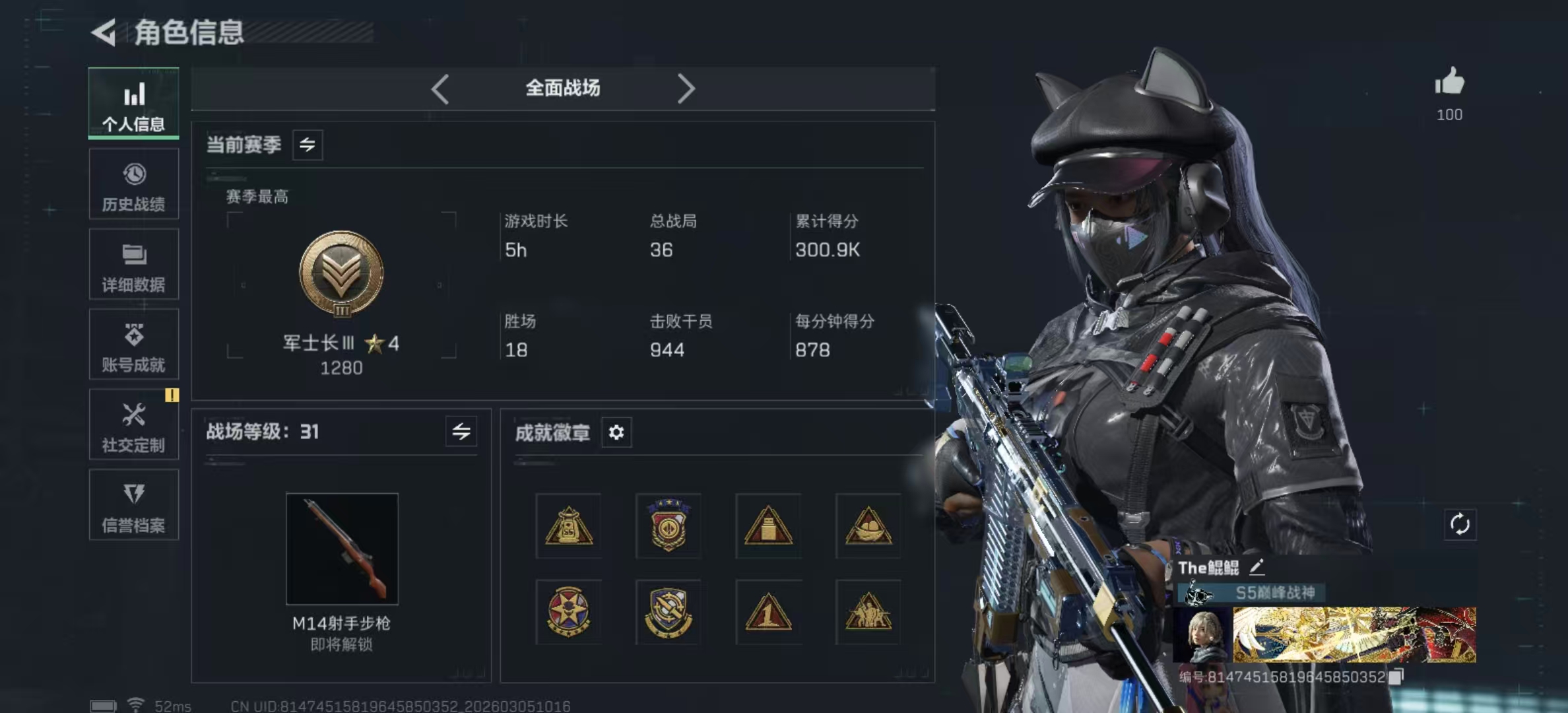Show the 账号成就 tab
Viewport: 1568px width, 713px height.
[x=134, y=345]
